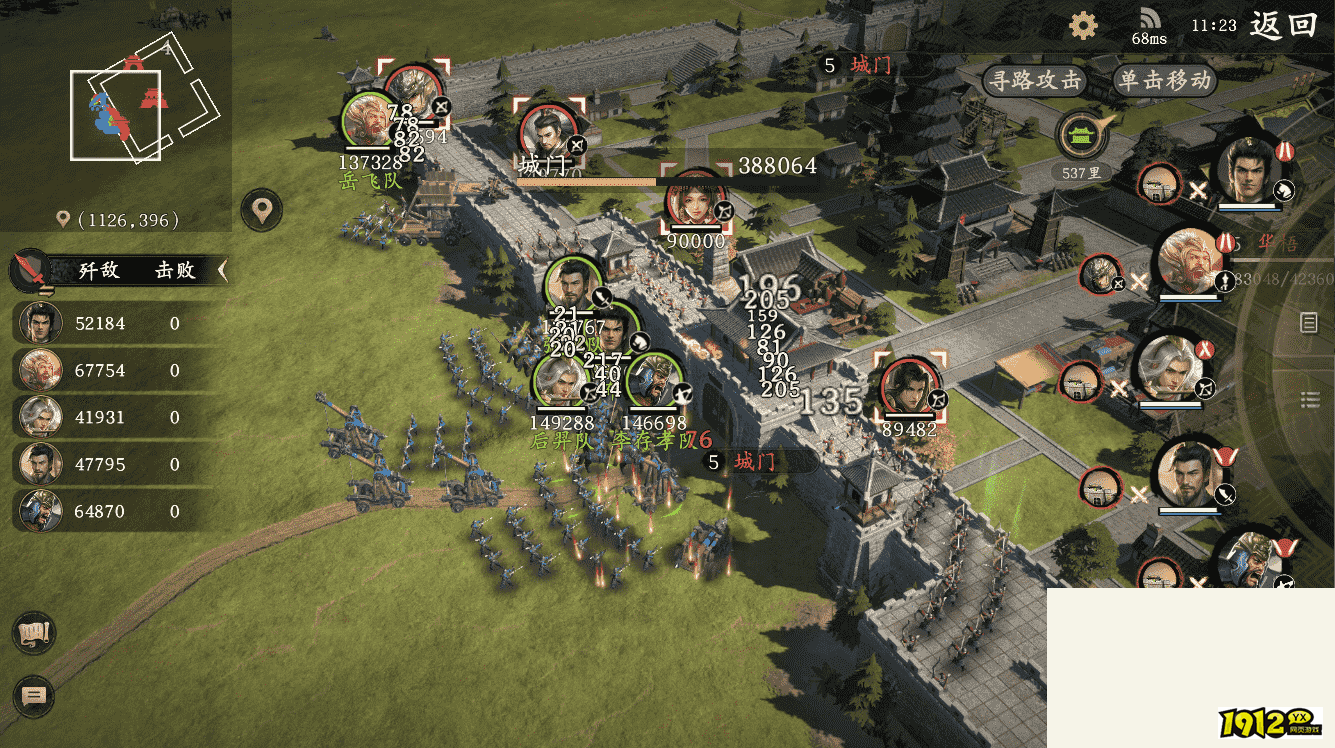Click the 返回 return button
This screenshot has height=748, width=1335.
click(x=1283, y=25)
